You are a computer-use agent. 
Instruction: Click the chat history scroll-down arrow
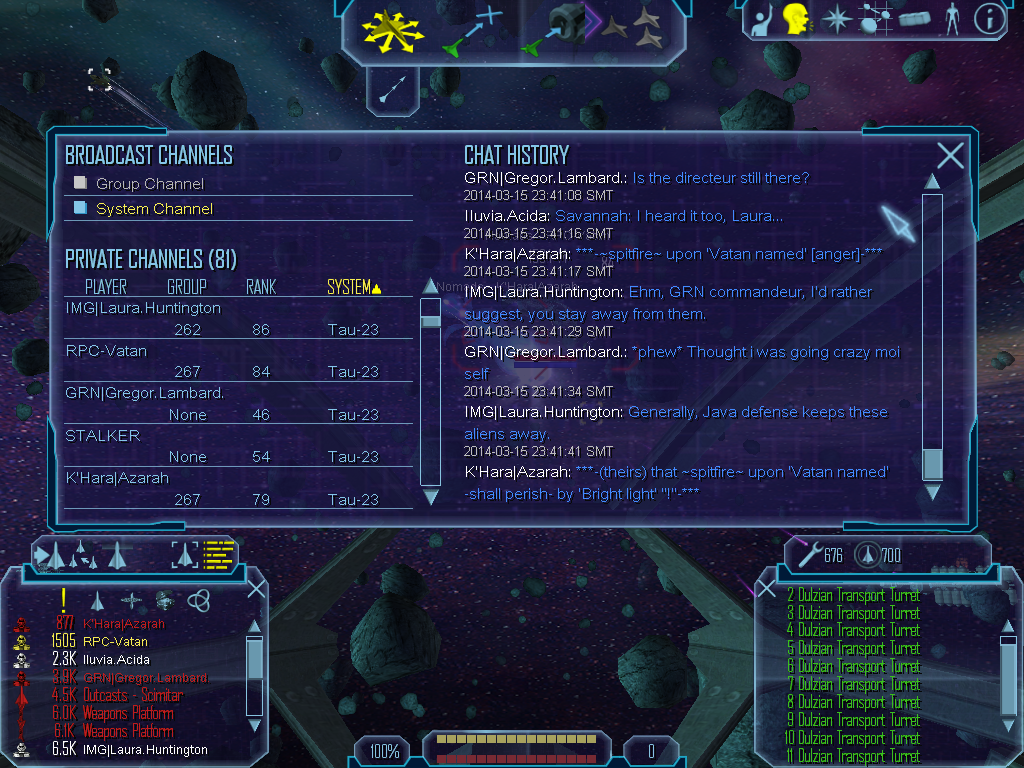pos(932,491)
